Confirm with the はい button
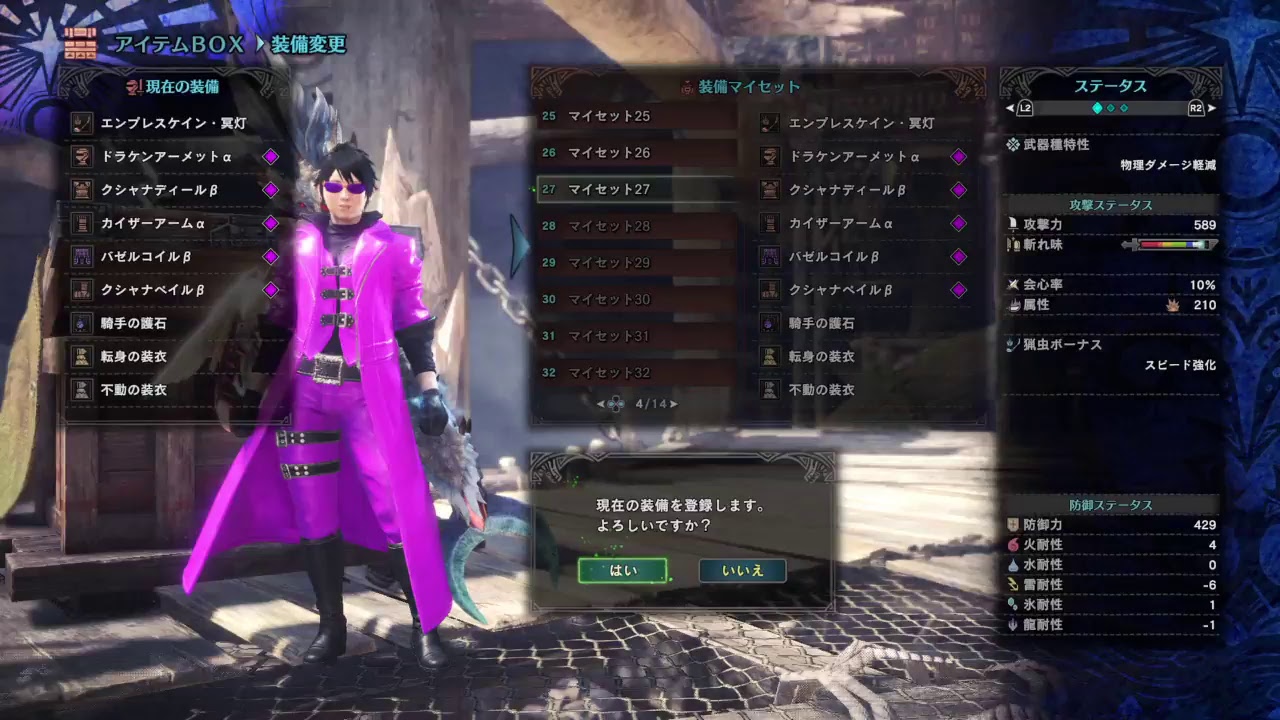Image resolution: width=1280 pixels, height=720 pixels. 625,573
